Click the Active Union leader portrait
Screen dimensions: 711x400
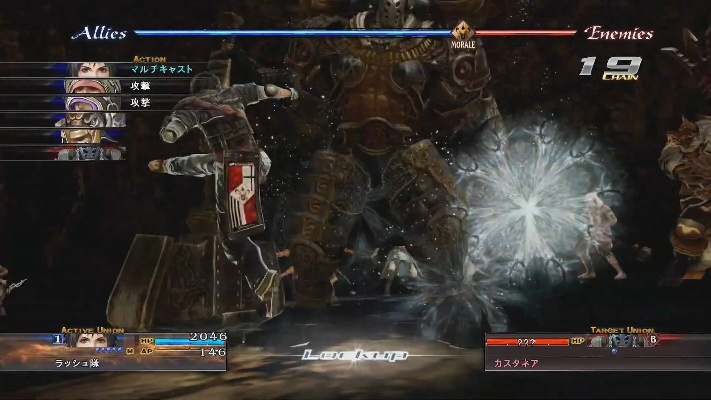96,341
